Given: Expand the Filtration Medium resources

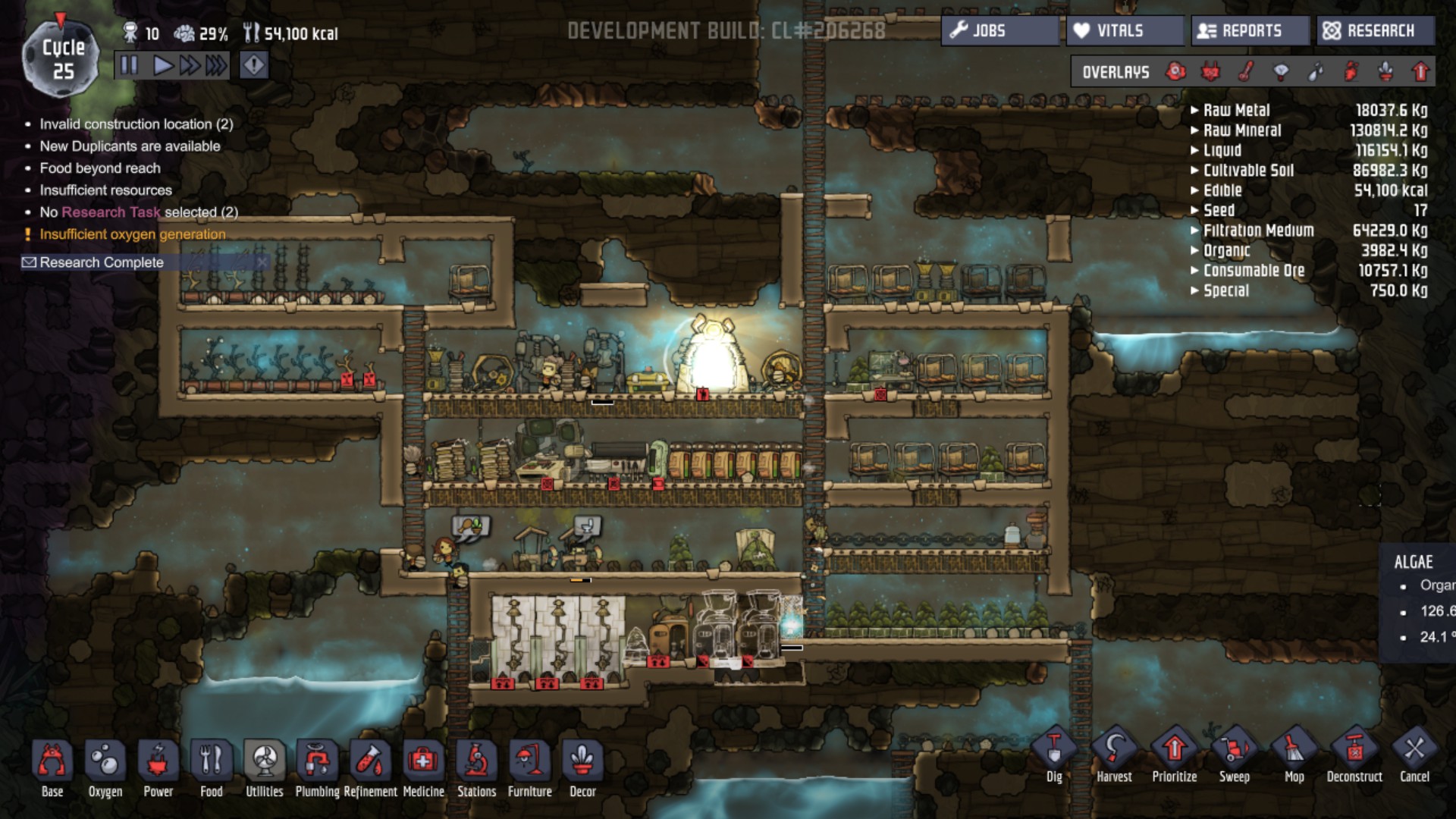Looking at the screenshot, I should 1257,231.
